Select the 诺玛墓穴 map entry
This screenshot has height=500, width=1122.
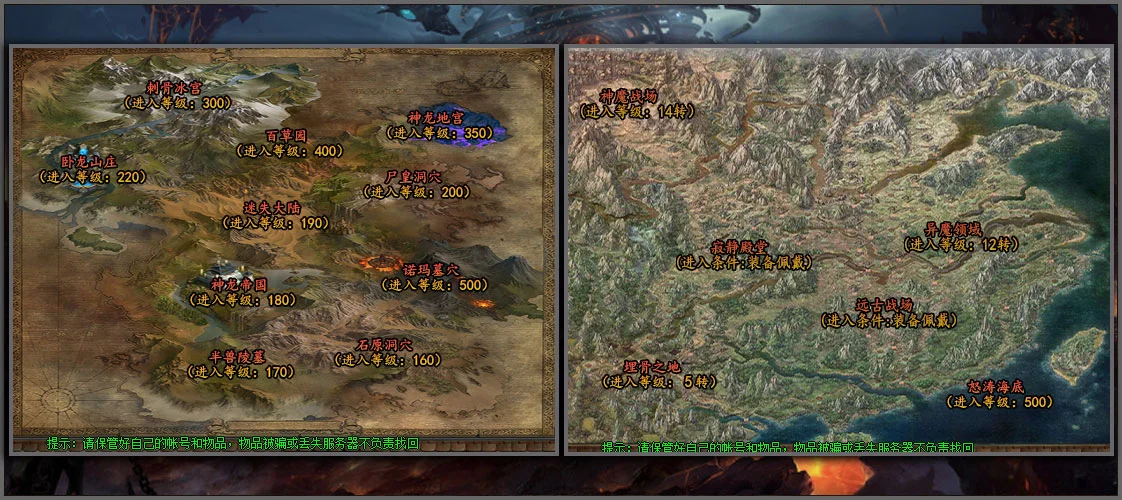pos(431,270)
